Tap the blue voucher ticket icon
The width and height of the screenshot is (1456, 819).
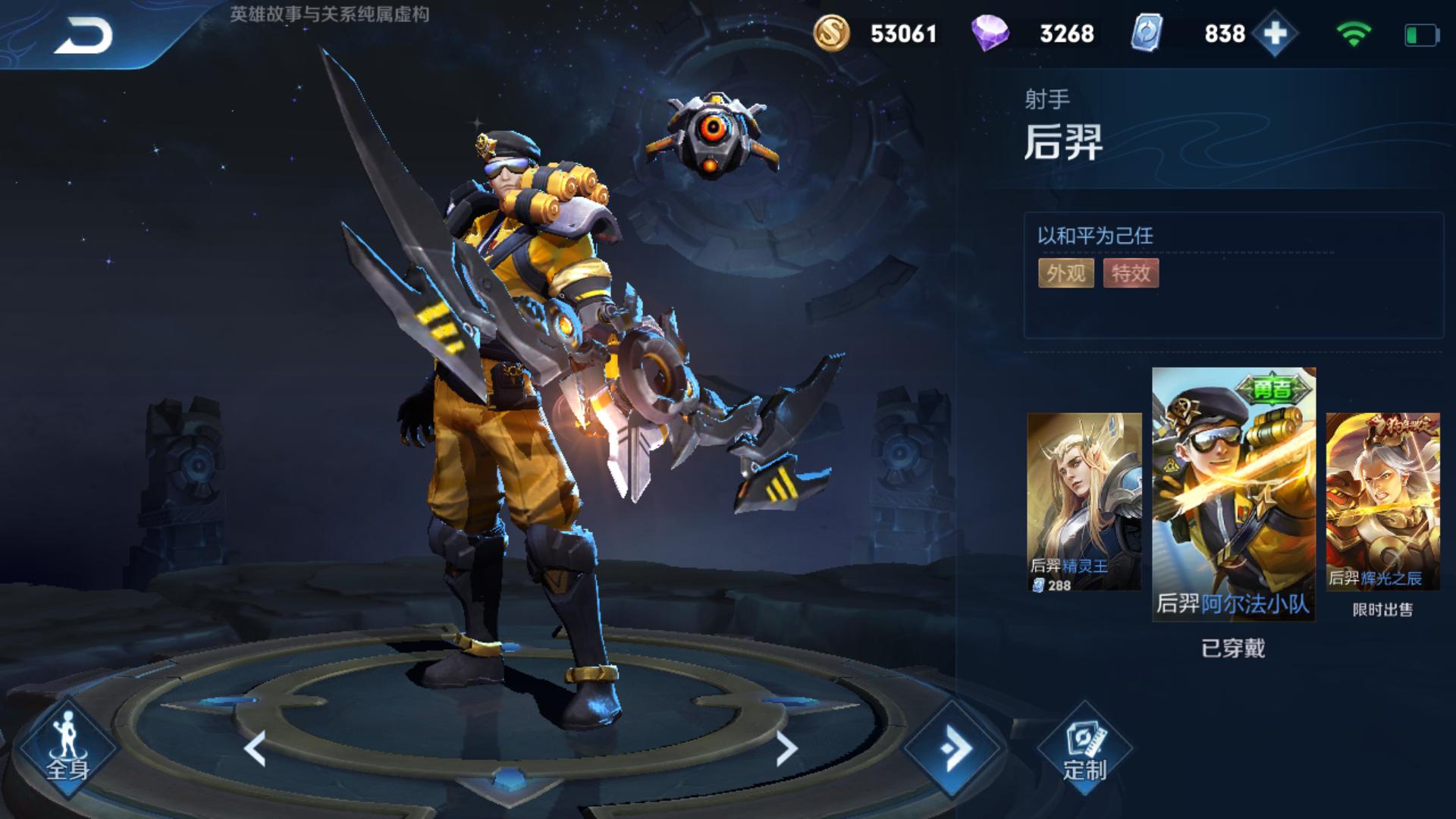point(1147,34)
